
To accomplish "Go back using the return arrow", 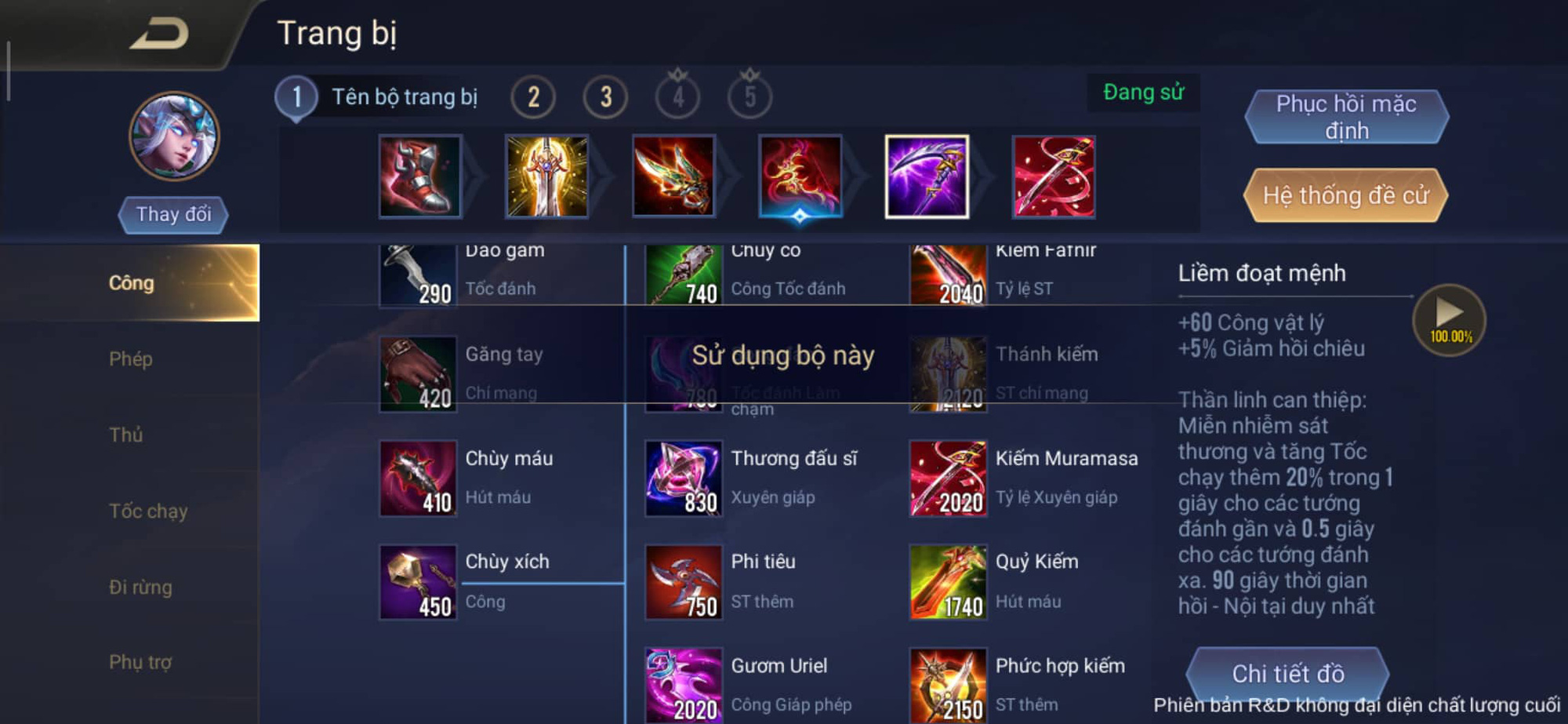I will (159, 34).
